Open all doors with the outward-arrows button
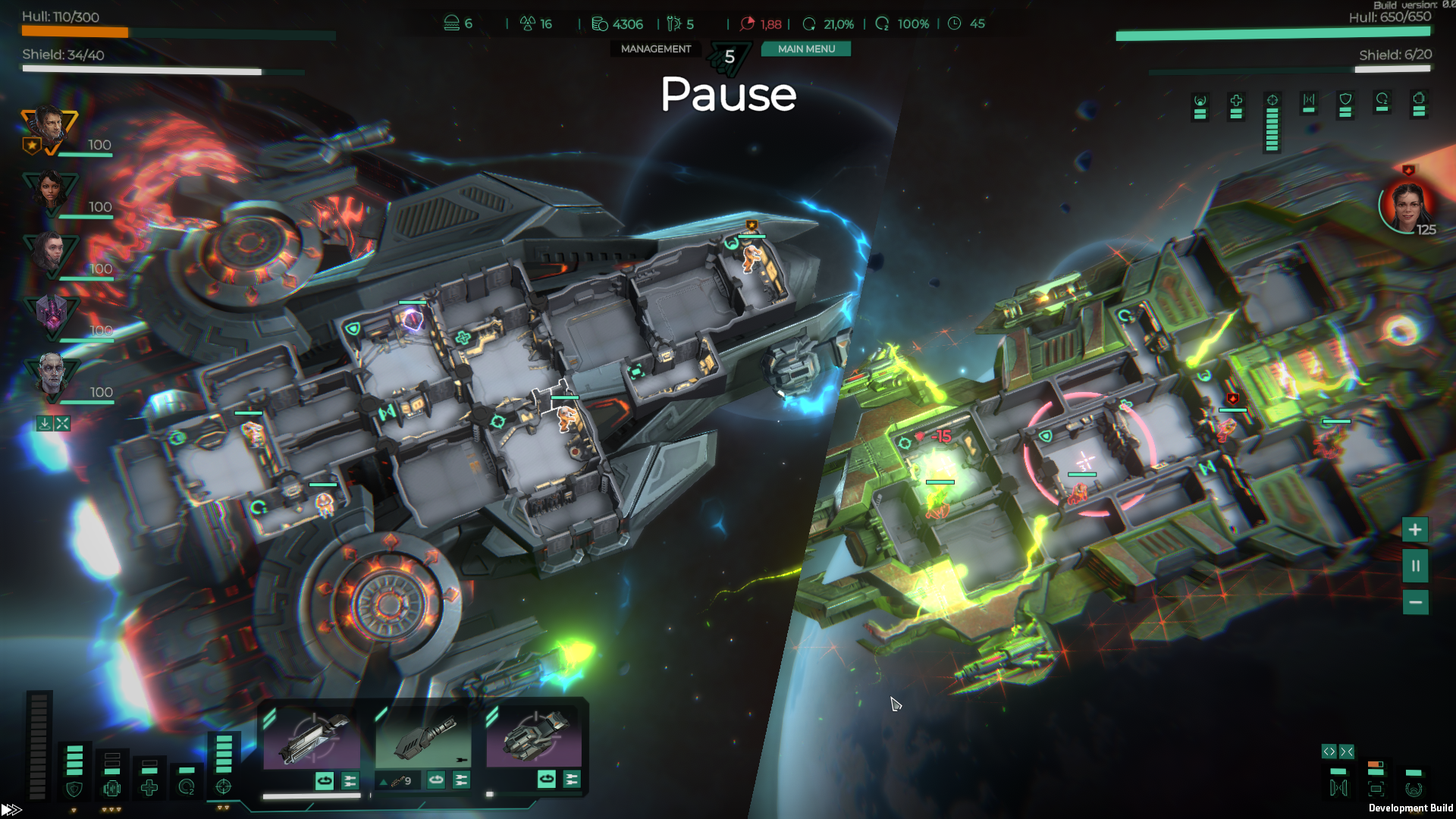The height and width of the screenshot is (819, 1456). (1329, 752)
